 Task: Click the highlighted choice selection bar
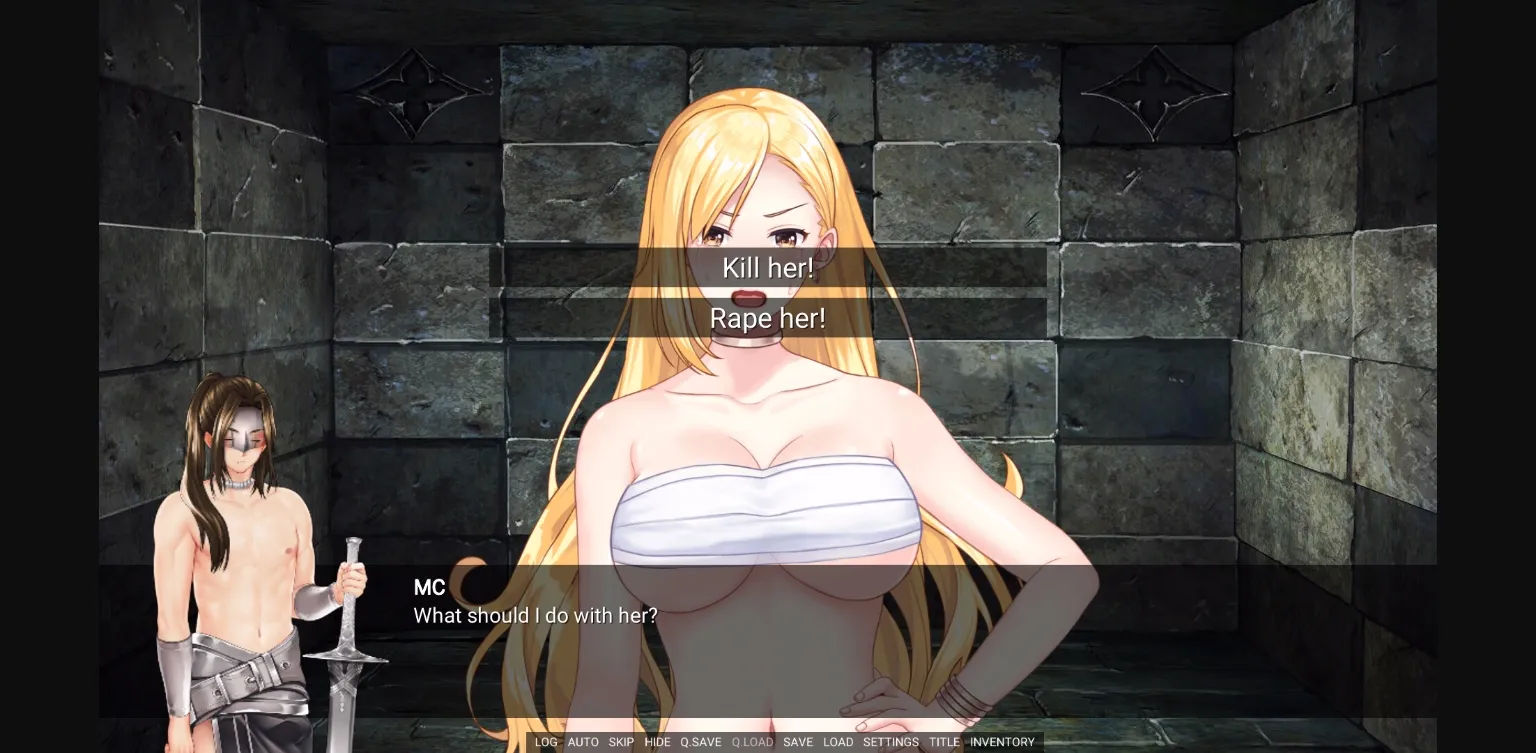[x=767, y=318]
